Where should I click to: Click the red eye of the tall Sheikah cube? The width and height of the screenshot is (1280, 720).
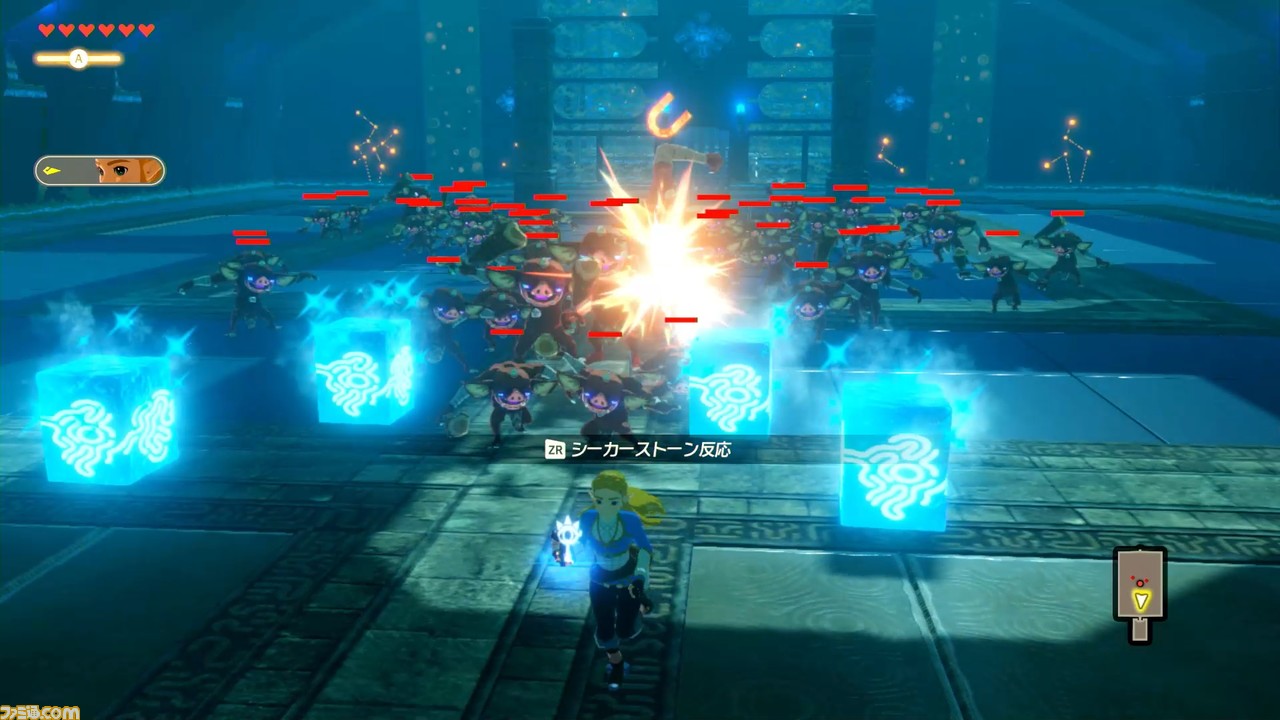1140,582
